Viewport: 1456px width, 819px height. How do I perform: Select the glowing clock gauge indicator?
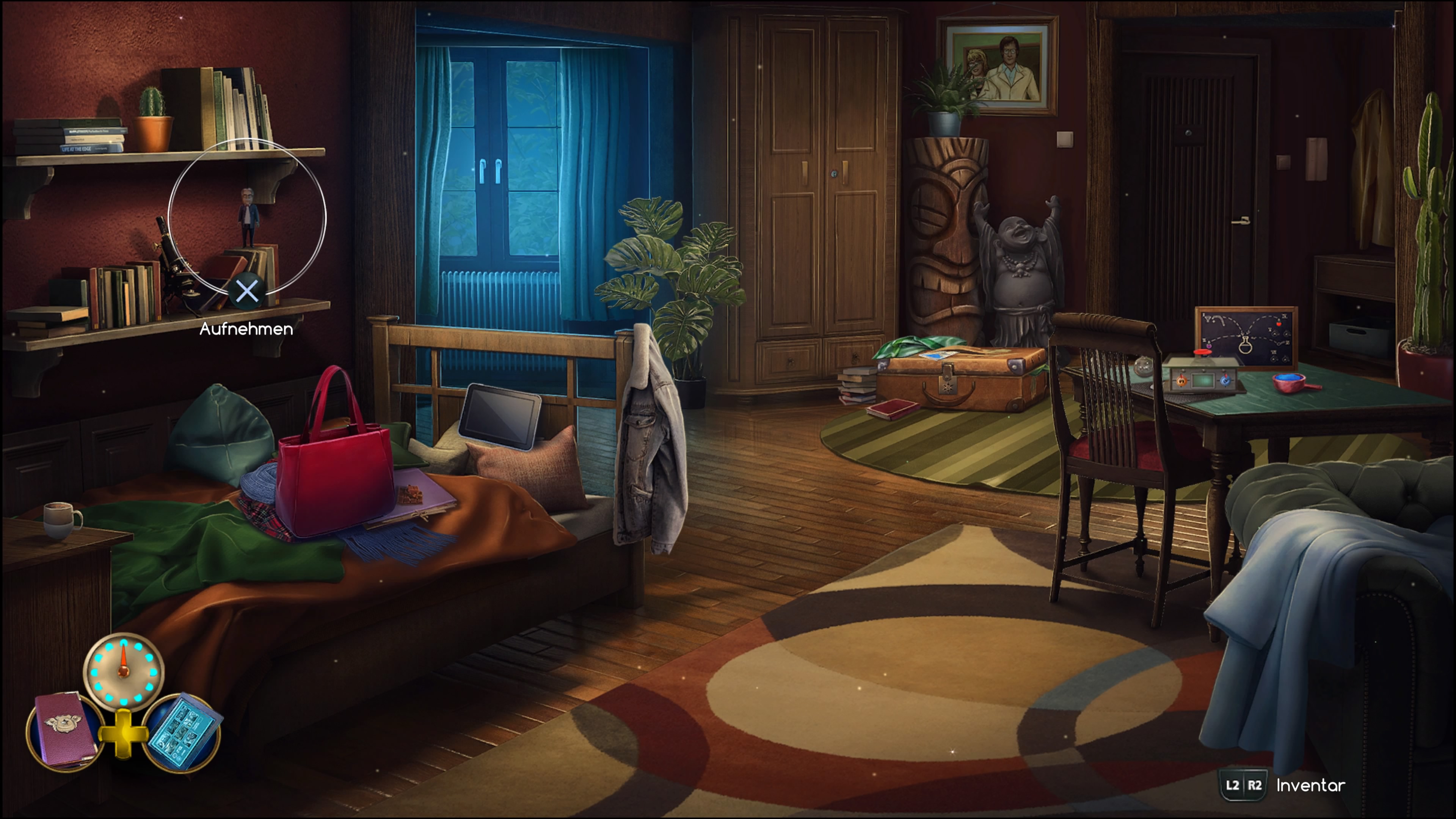click(x=123, y=672)
